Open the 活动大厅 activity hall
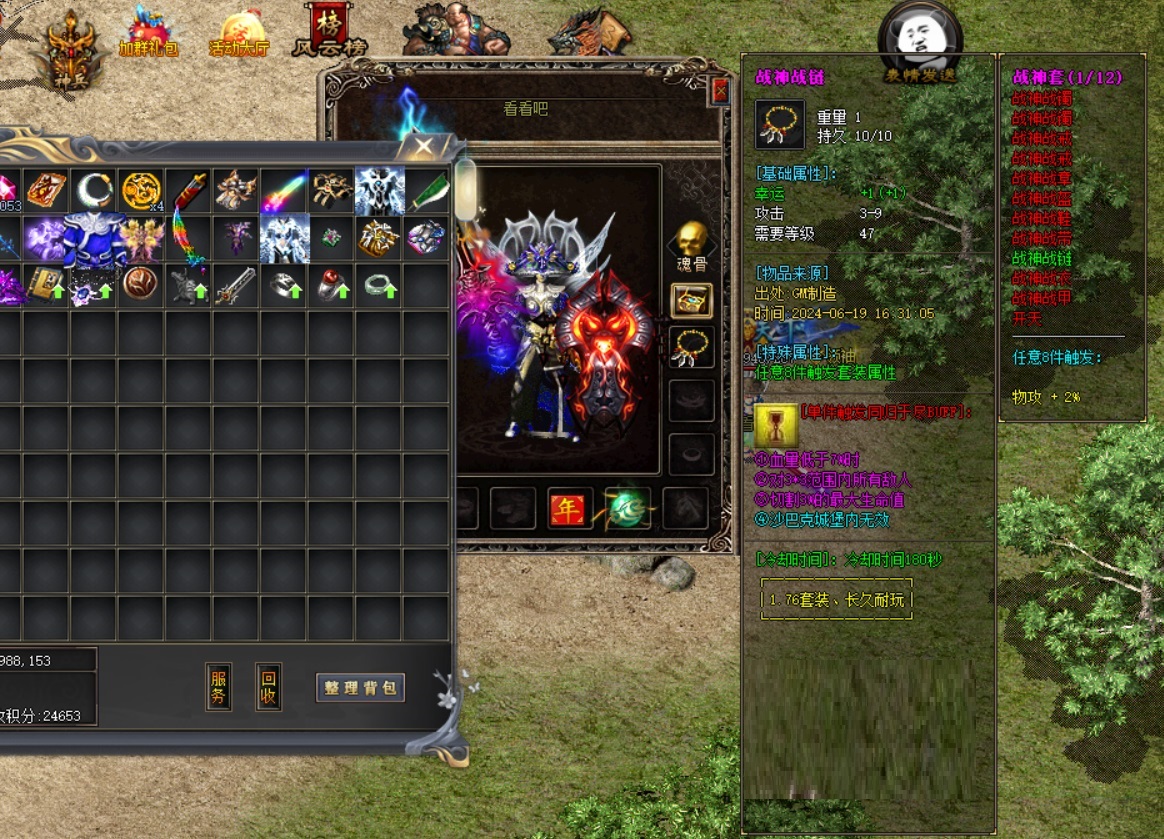 tap(240, 34)
